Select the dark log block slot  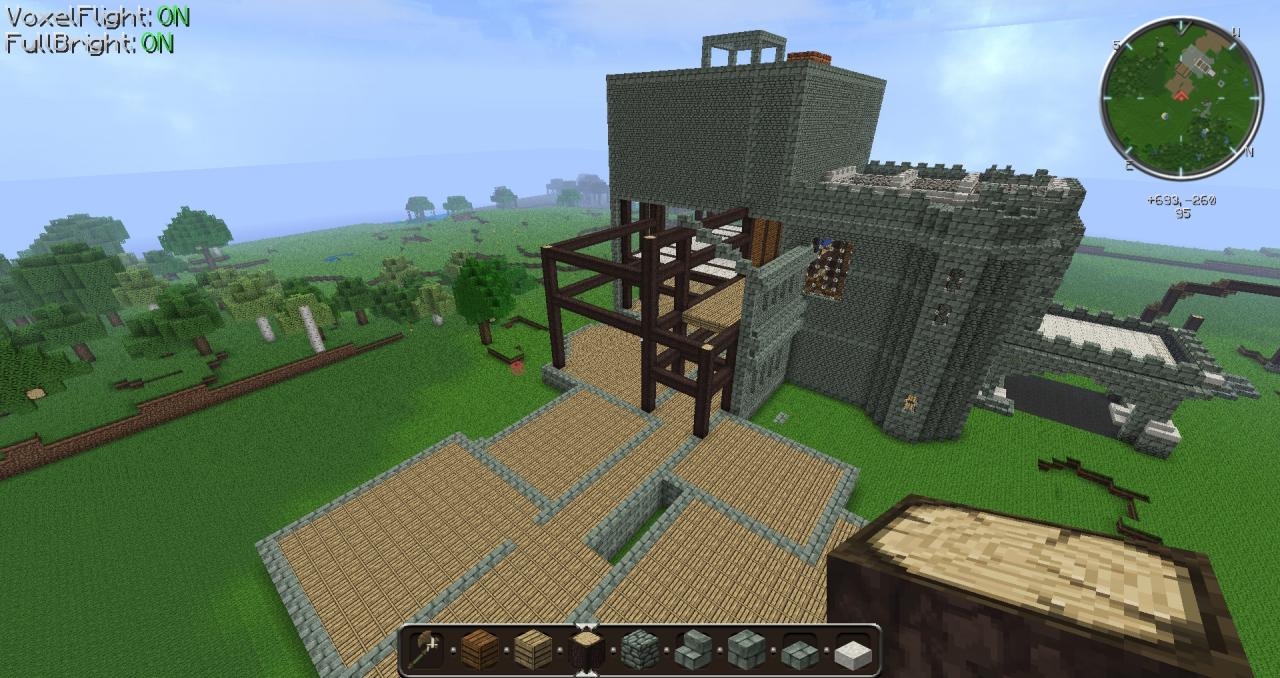(x=586, y=650)
